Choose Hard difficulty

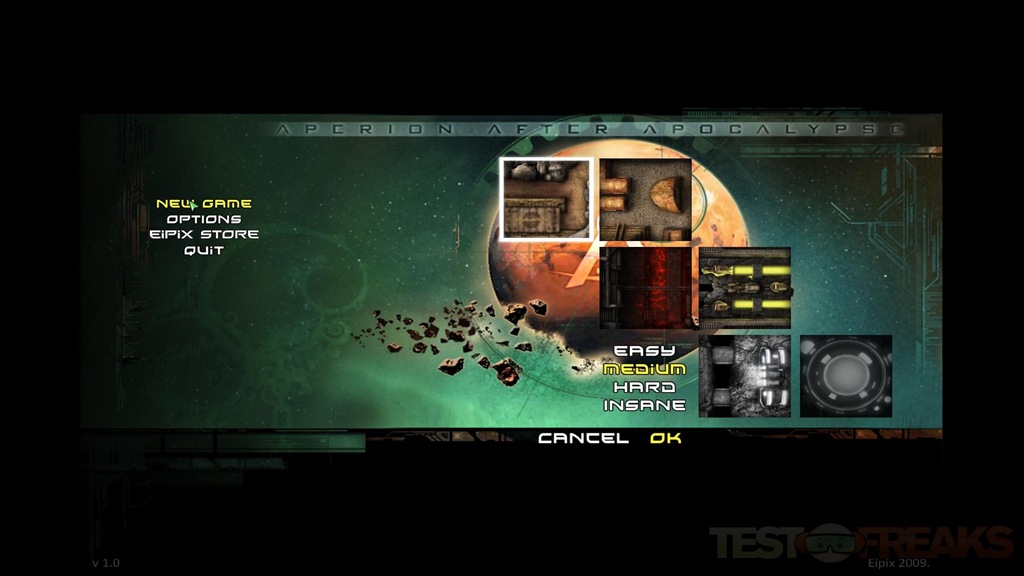pos(644,387)
